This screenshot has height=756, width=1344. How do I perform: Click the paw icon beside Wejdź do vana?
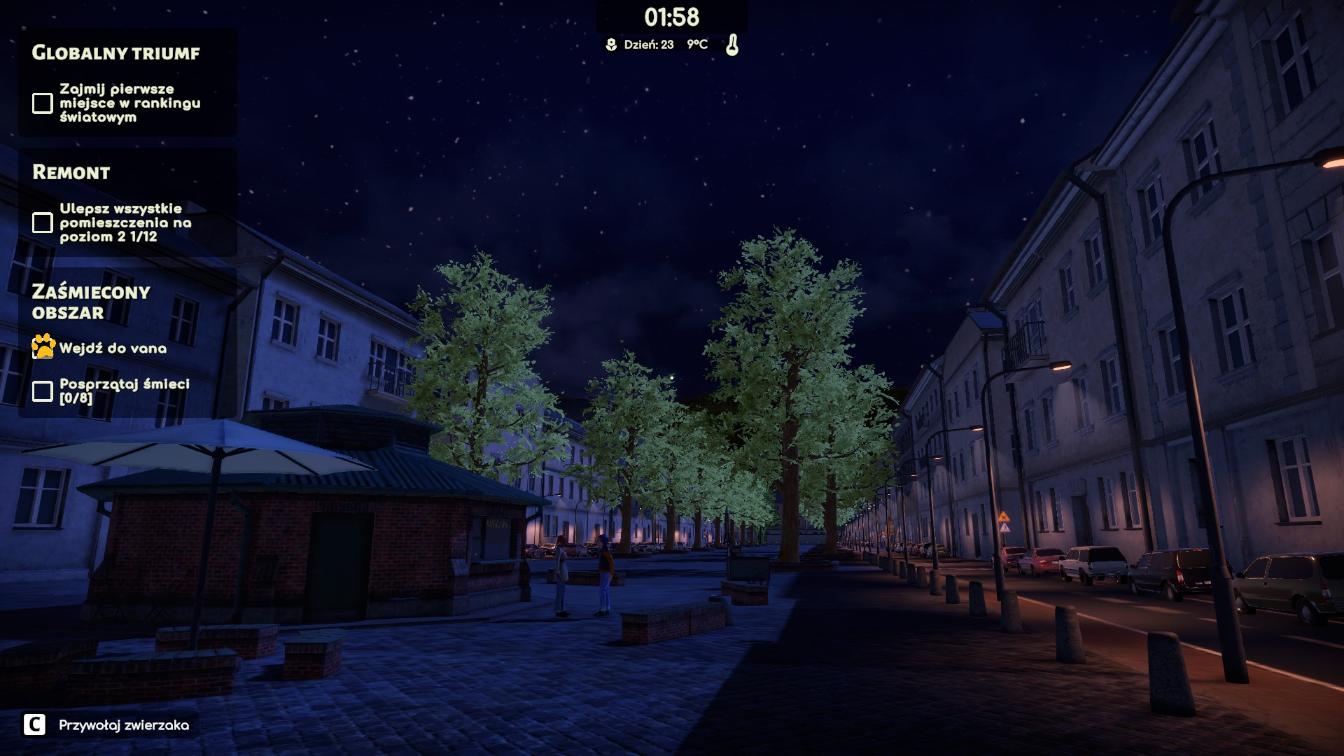43,348
